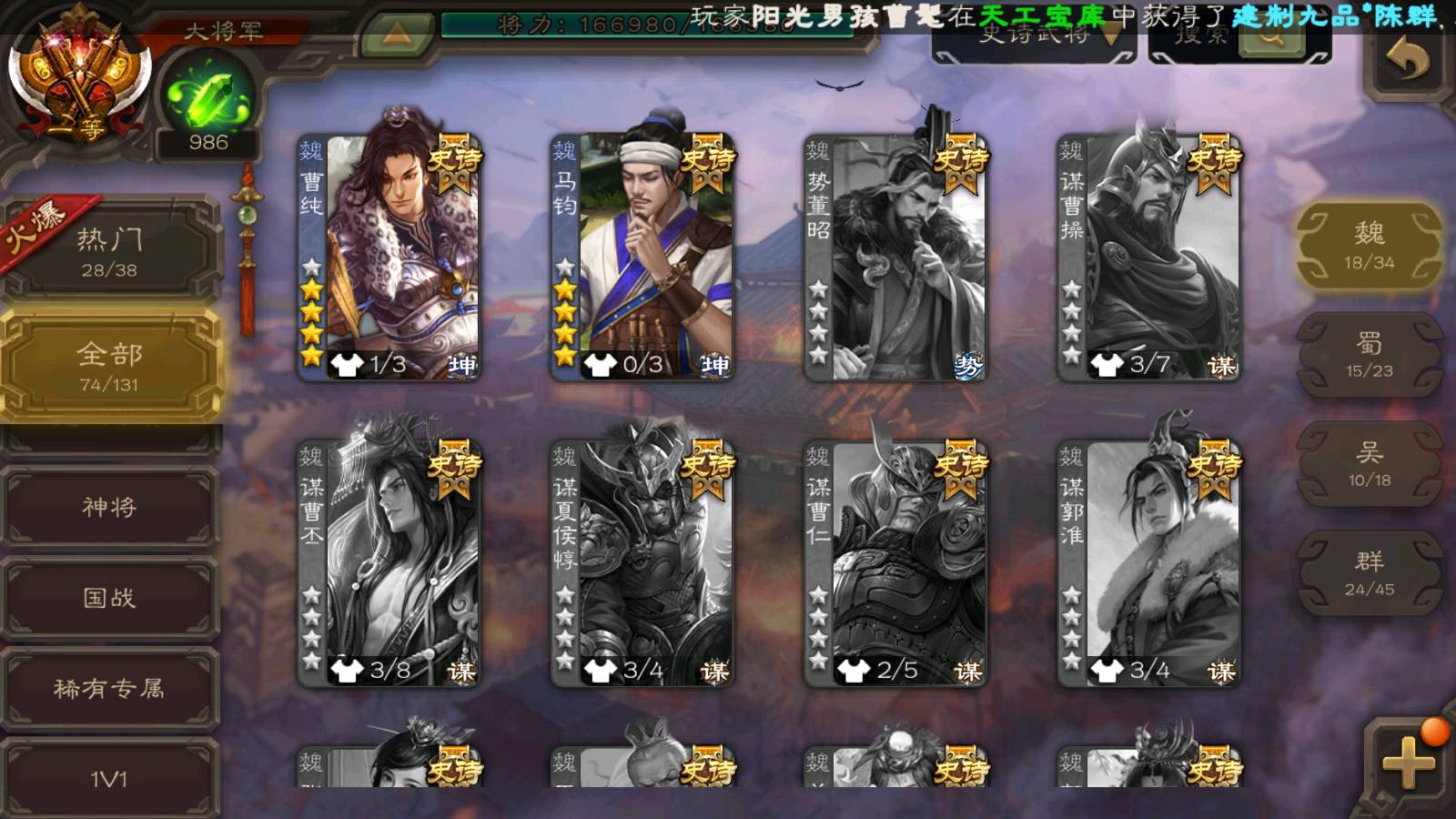Screen dimensions: 1456x819
Task: Switch to the 热门 category tab
Action: [109, 251]
